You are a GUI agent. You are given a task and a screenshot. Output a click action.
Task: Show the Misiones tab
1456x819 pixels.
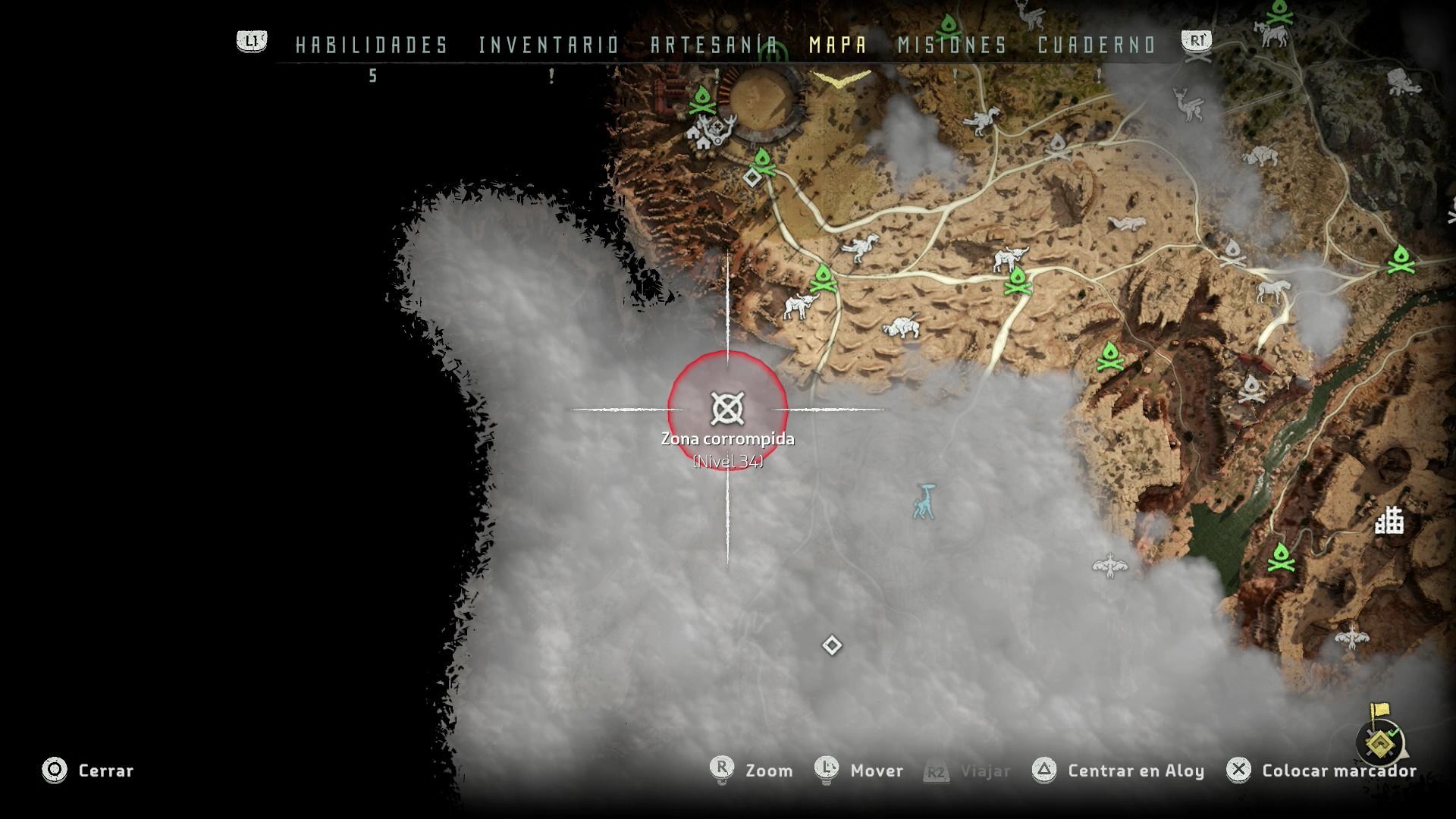tap(952, 45)
